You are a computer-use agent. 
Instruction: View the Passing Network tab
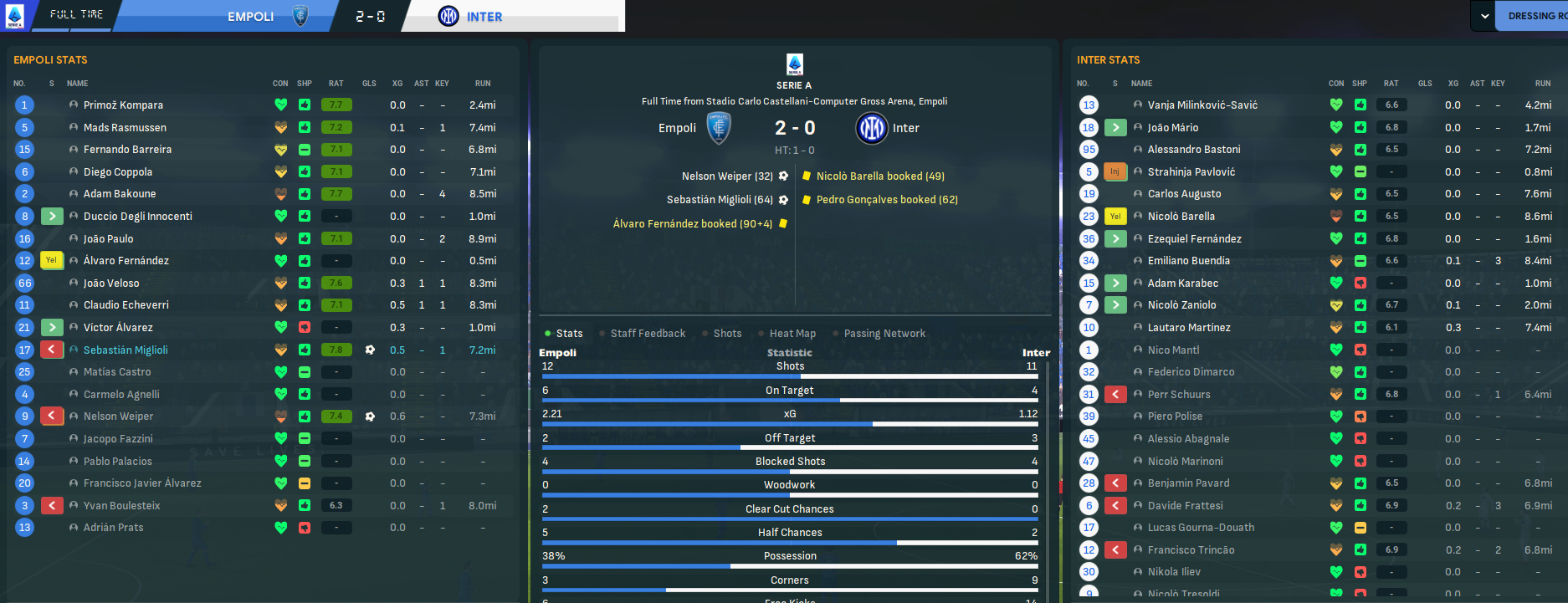click(884, 334)
